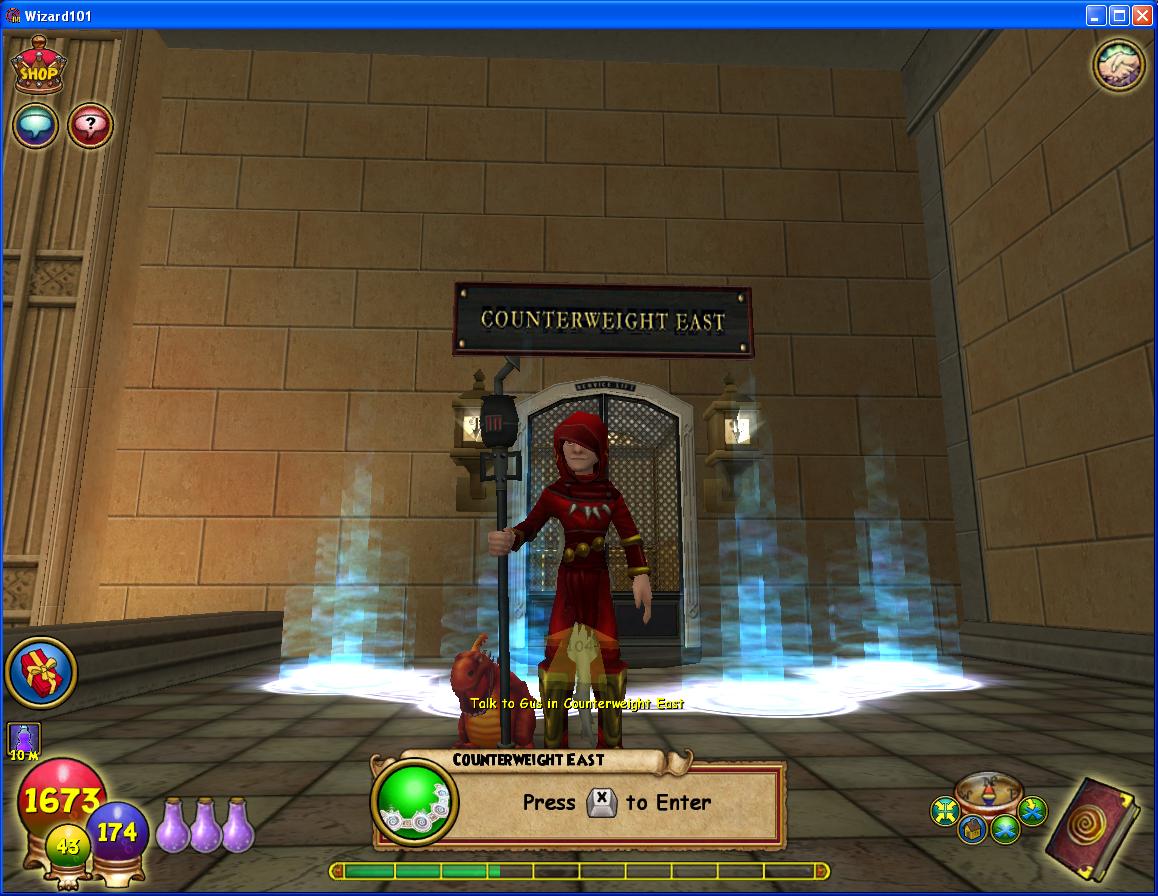1158x896 pixels.
Task: Open the Crown Shop
Action: point(38,68)
